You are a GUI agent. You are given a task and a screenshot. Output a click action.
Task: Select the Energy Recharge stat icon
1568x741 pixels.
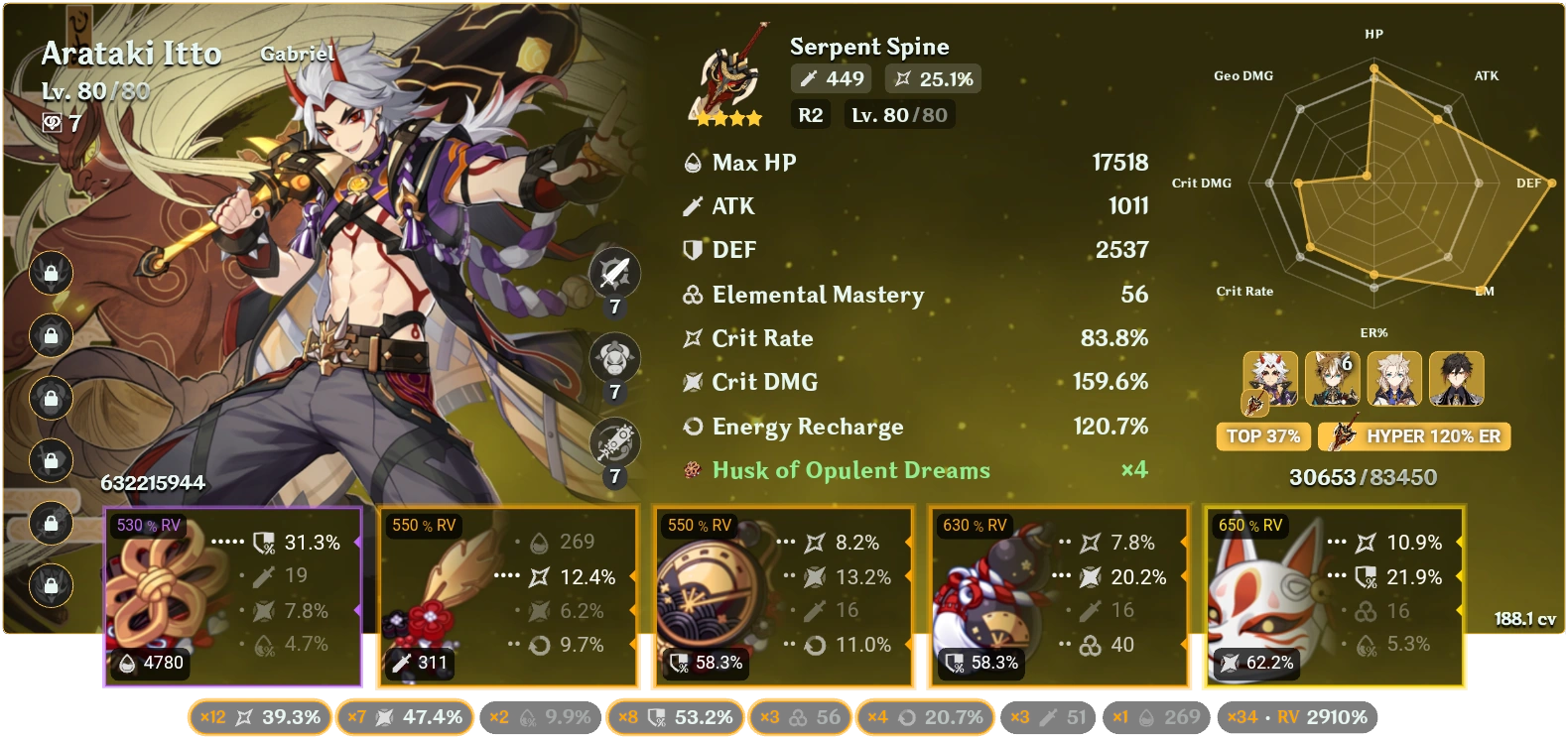click(x=692, y=427)
